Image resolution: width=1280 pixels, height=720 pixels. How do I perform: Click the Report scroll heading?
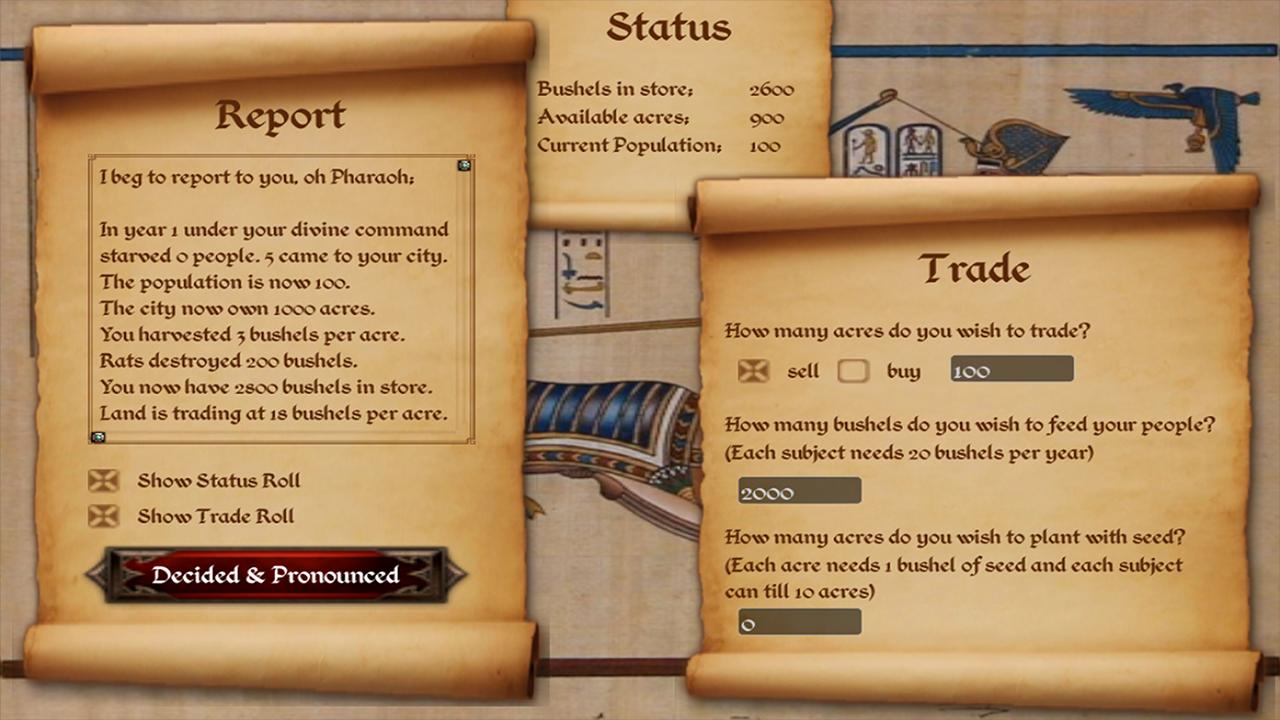281,116
